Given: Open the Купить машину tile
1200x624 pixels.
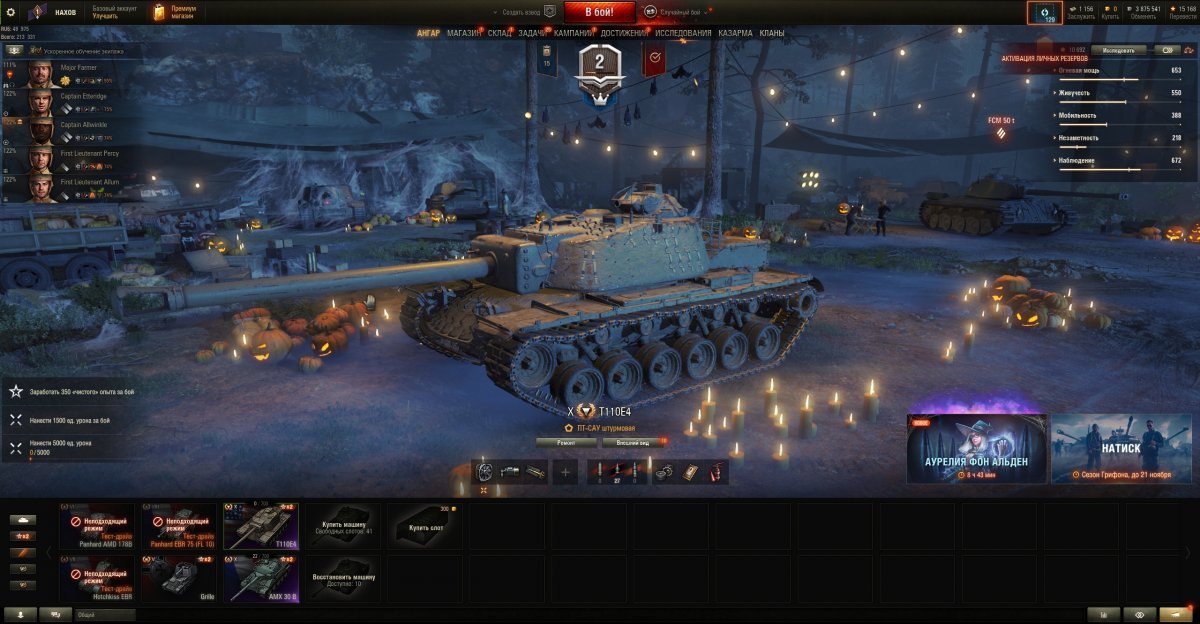Looking at the screenshot, I should point(343,526).
